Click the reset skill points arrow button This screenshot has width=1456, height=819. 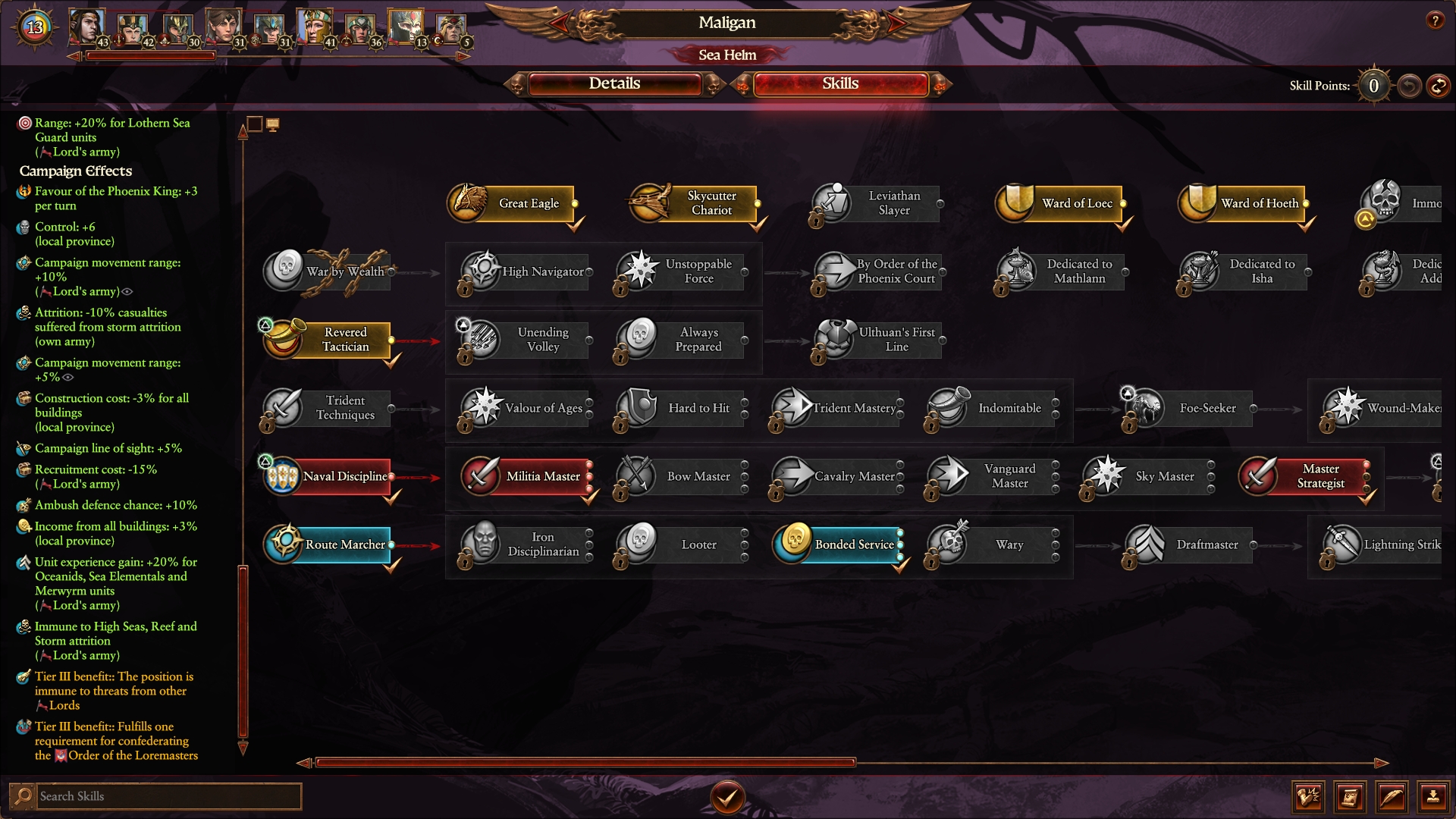[1409, 86]
